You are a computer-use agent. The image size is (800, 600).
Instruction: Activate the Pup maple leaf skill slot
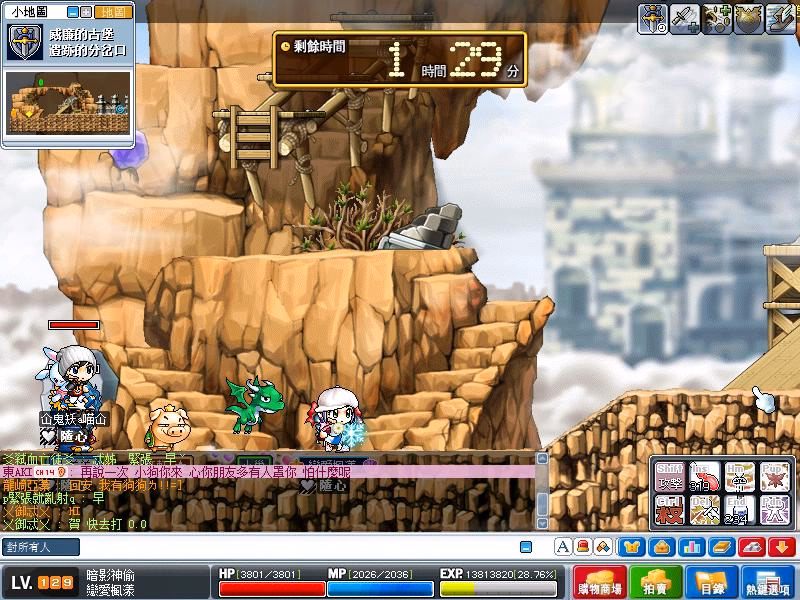pos(774,476)
